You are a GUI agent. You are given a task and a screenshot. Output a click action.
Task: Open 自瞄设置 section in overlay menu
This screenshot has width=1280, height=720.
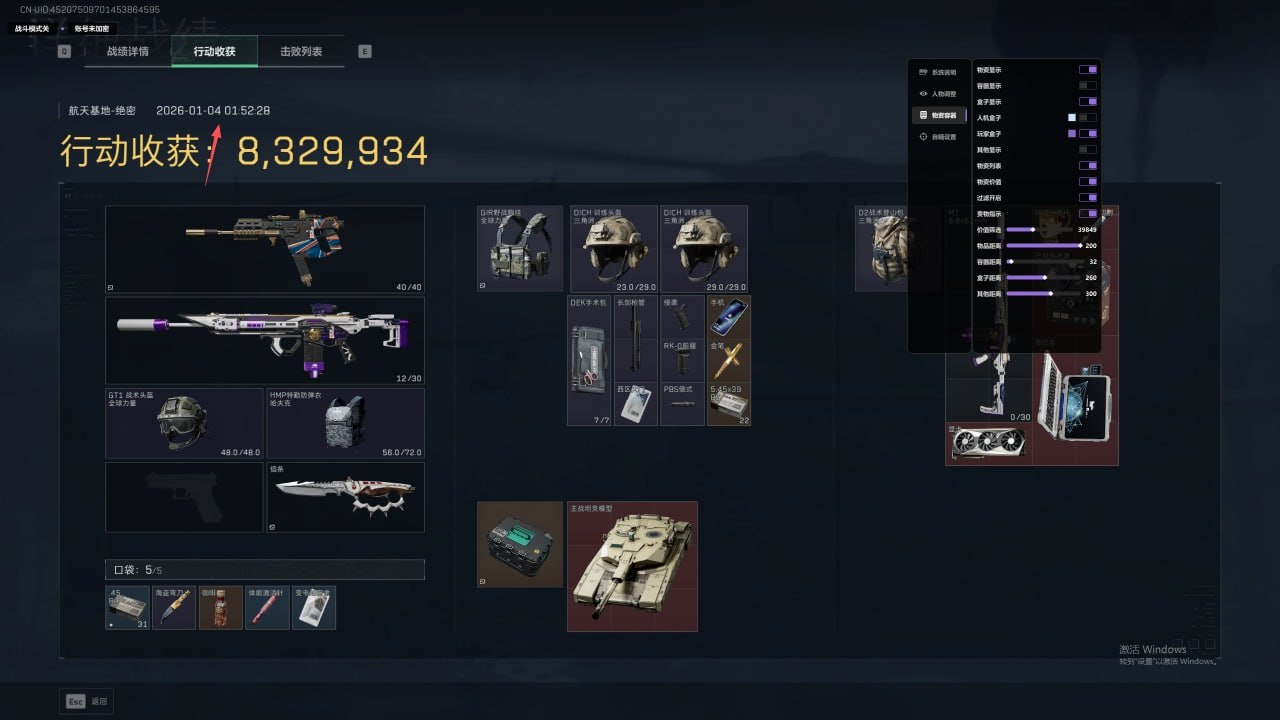click(x=938, y=136)
